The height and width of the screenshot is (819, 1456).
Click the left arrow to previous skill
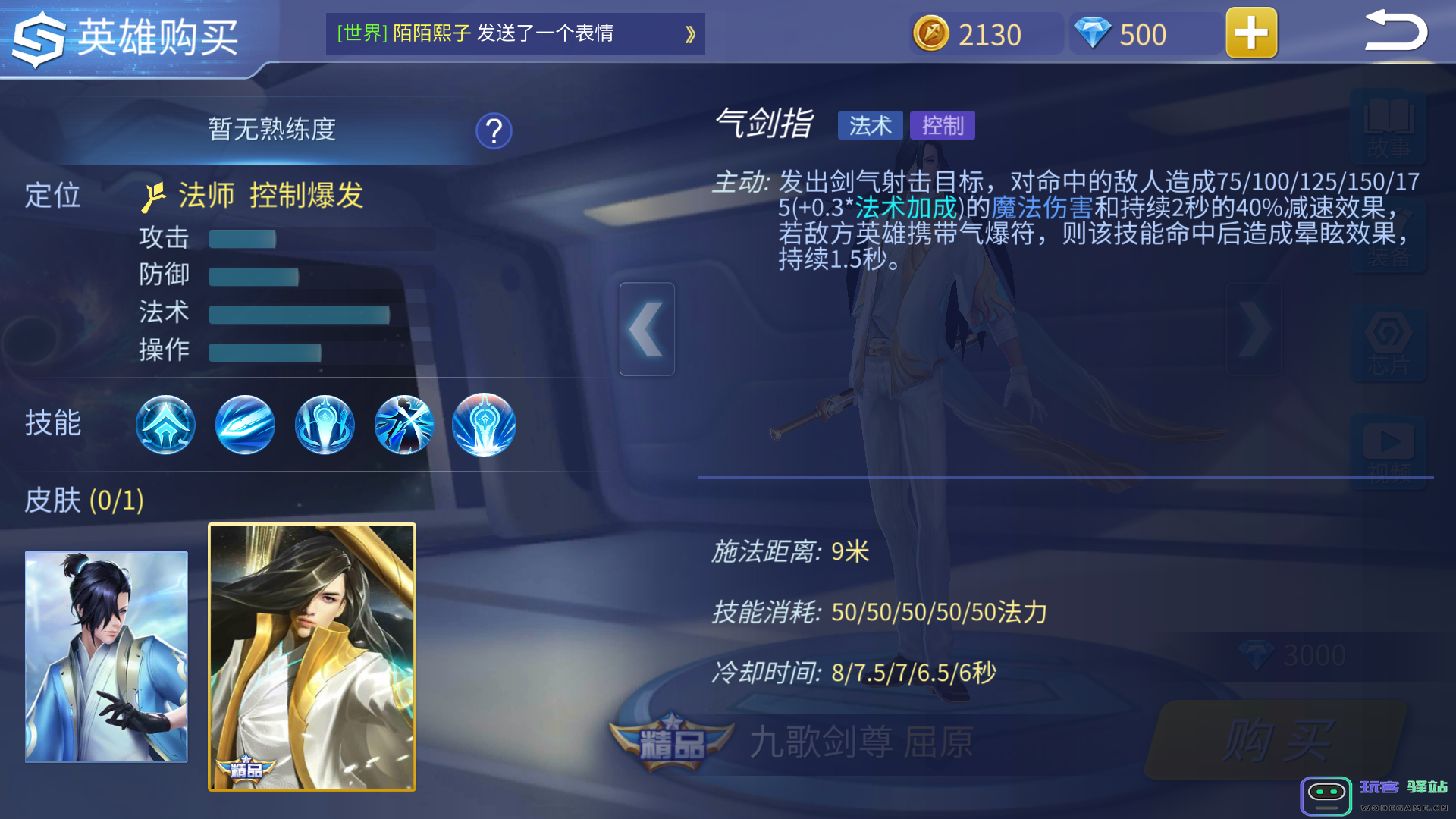(648, 329)
